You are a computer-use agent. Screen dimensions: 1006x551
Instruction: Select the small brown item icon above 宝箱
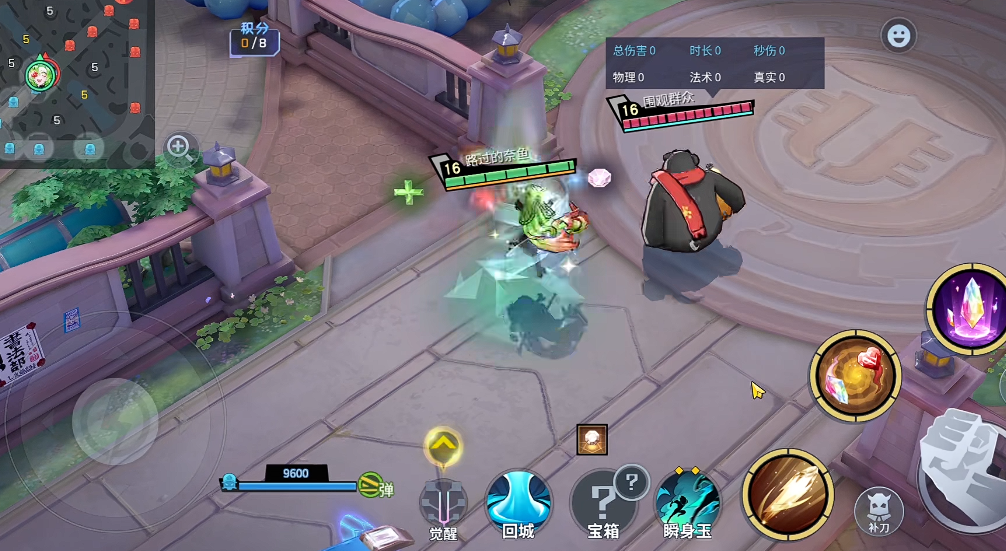point(592,440)
